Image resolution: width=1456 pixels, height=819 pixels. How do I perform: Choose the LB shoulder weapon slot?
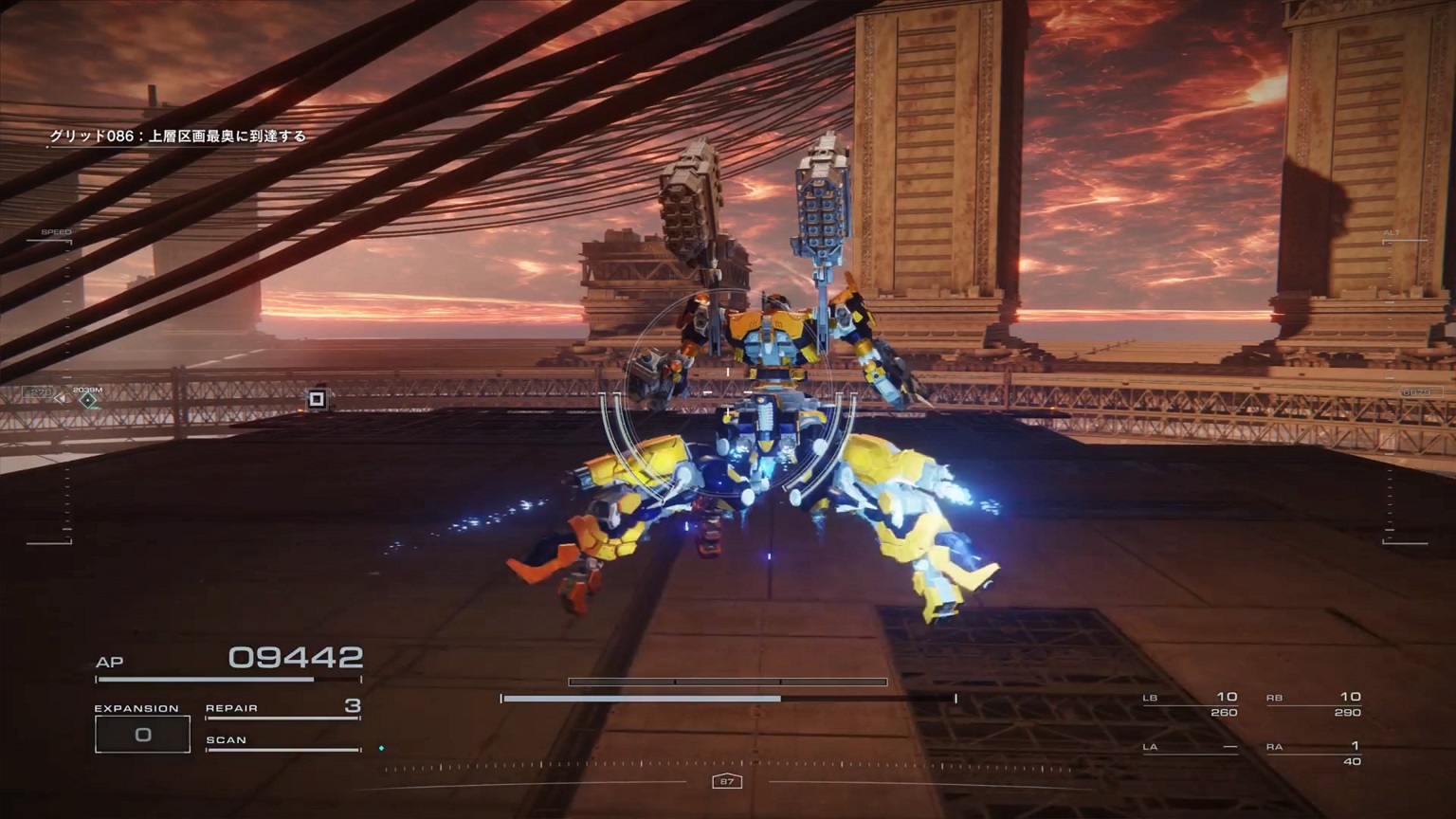pyautogui.click(x=1191, y=704)
